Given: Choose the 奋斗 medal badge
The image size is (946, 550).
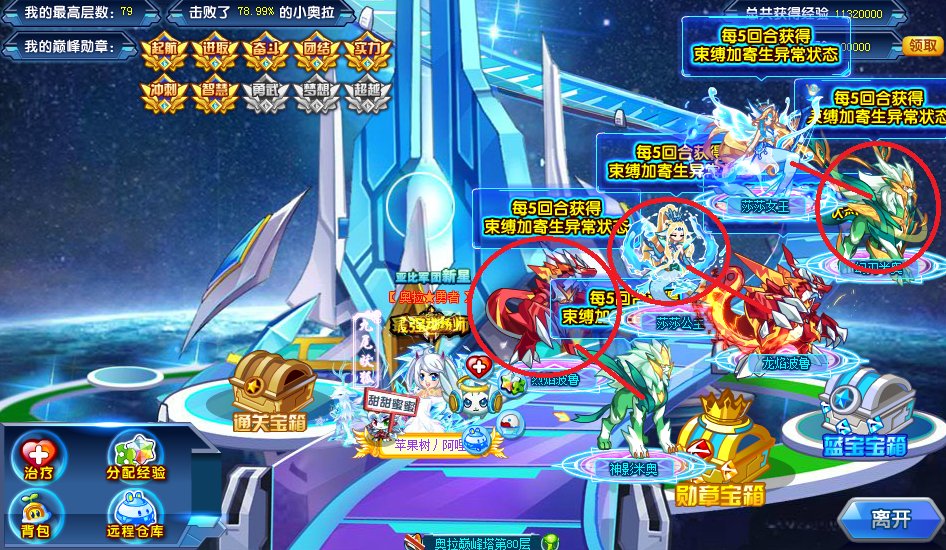Looking at the screenshot, I should pyautogui.click(x=266, y=54).
